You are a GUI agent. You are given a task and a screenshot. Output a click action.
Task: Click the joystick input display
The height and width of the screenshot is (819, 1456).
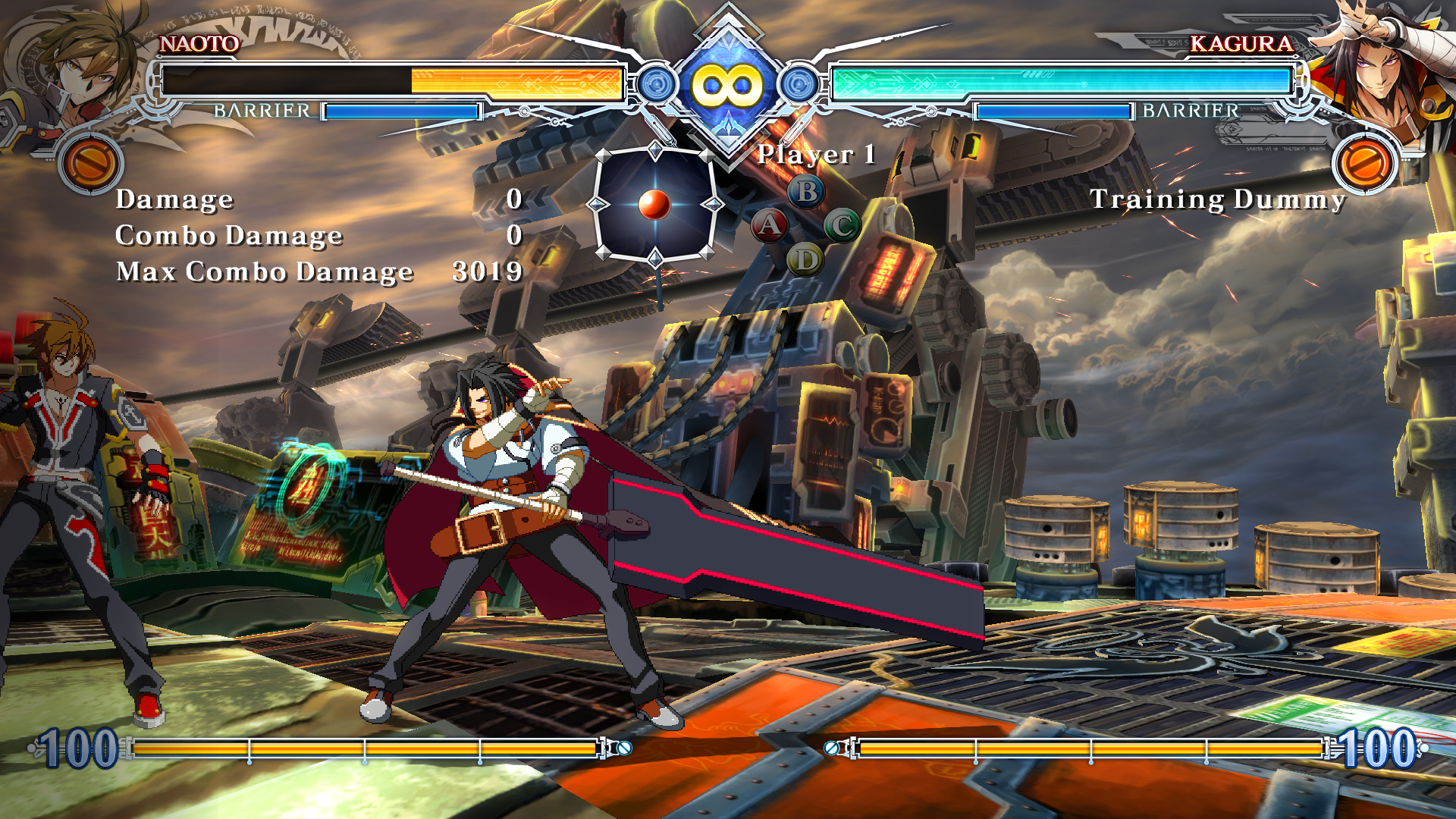[655, 205]
